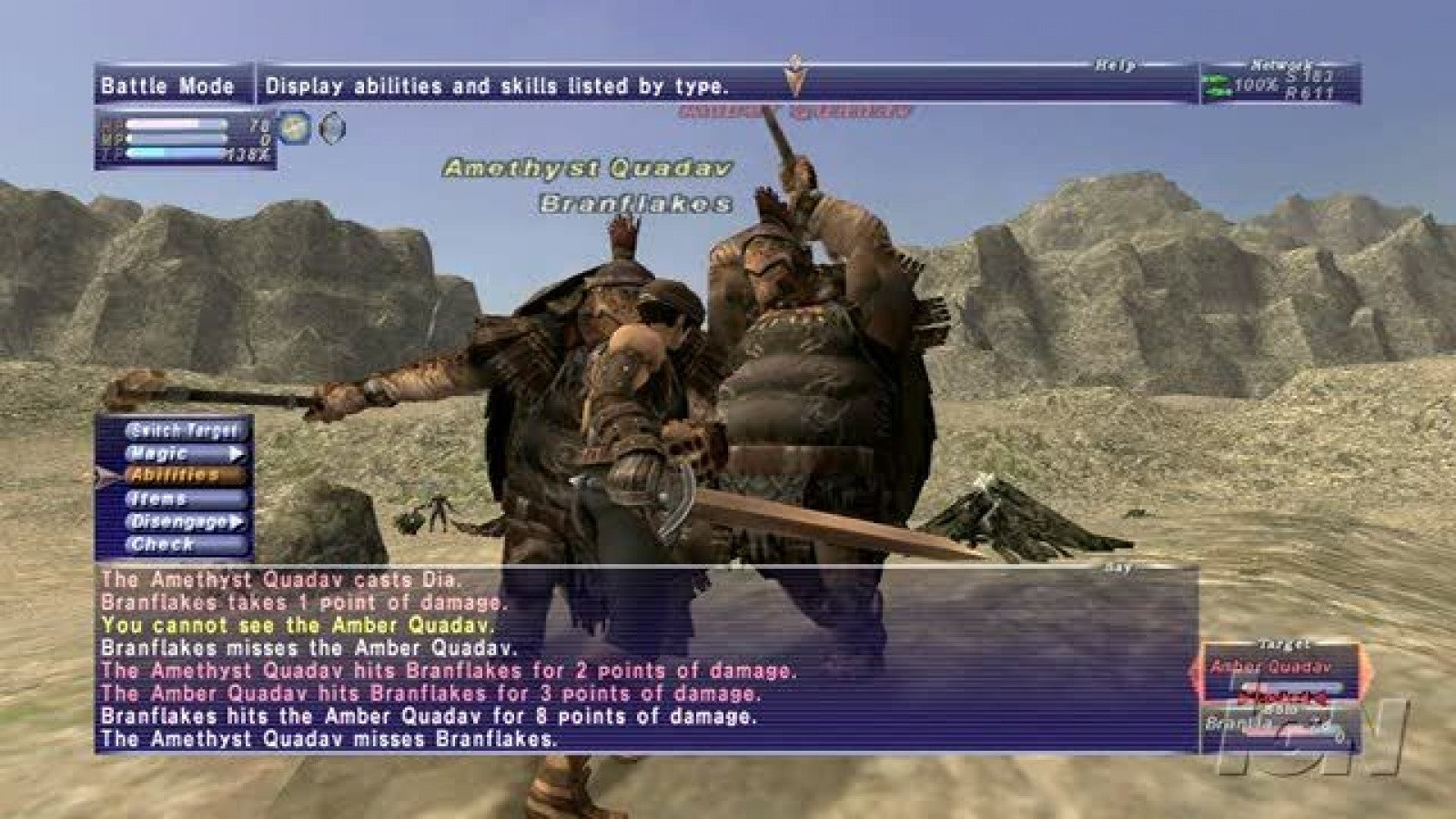This screenshot has width=1456, height=819.
Task: Click the golden compass icon near the HP bar
Action: pyautogui.click(x=292, y=129)
